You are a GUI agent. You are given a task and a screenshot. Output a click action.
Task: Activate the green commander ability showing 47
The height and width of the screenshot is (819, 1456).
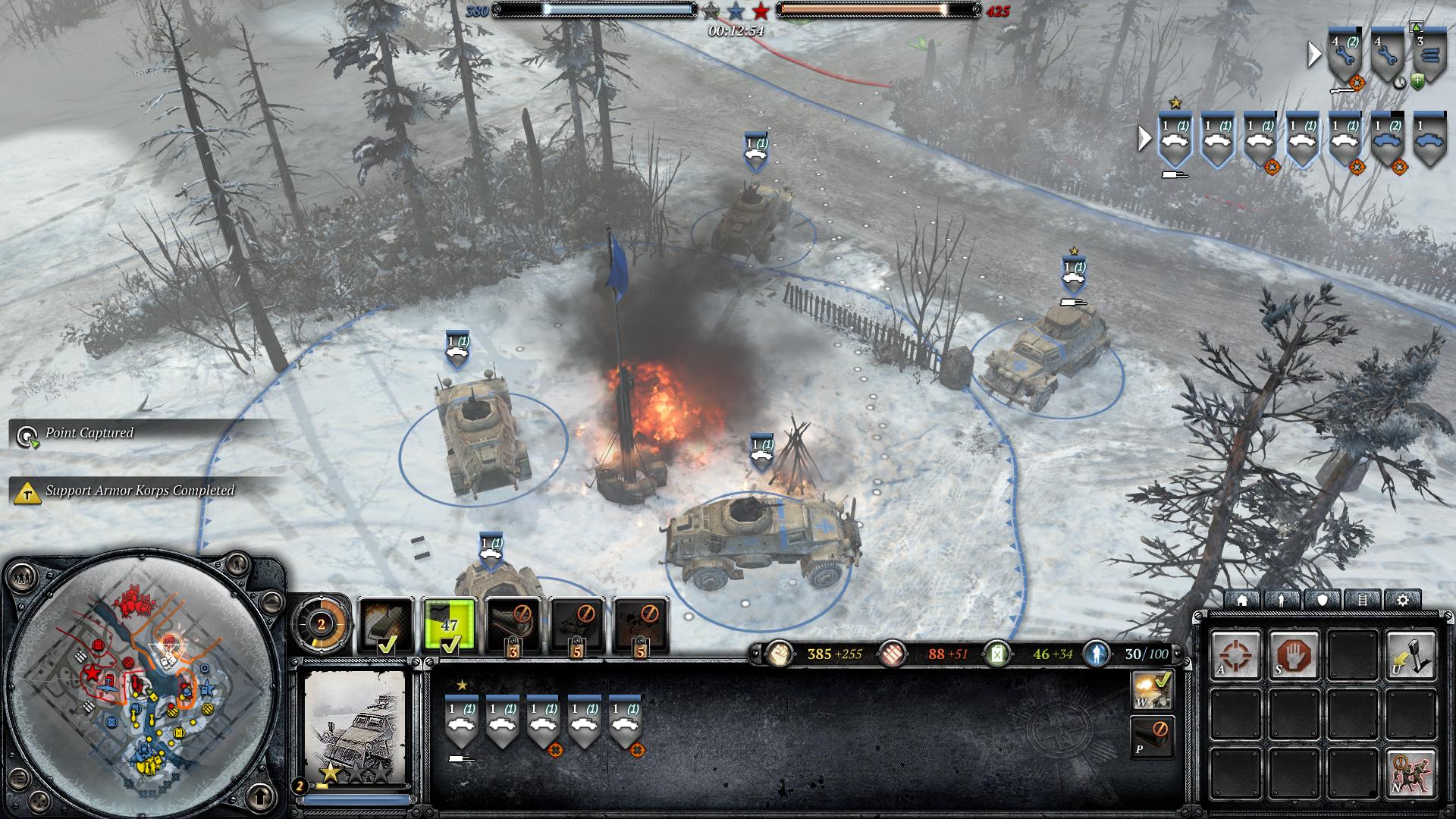(x=450, y=625)
